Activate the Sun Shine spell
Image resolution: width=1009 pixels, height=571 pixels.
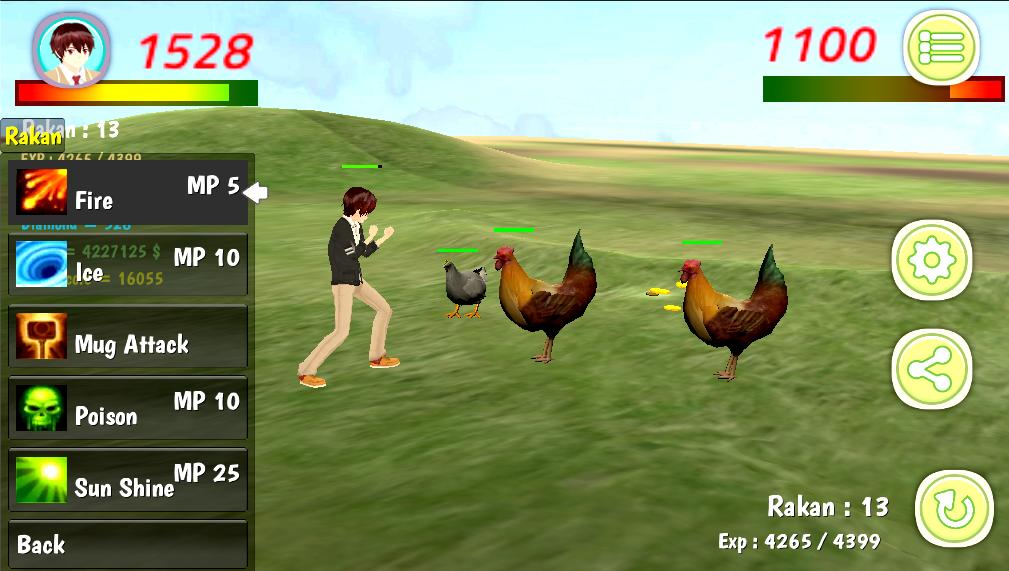(128, 480)
